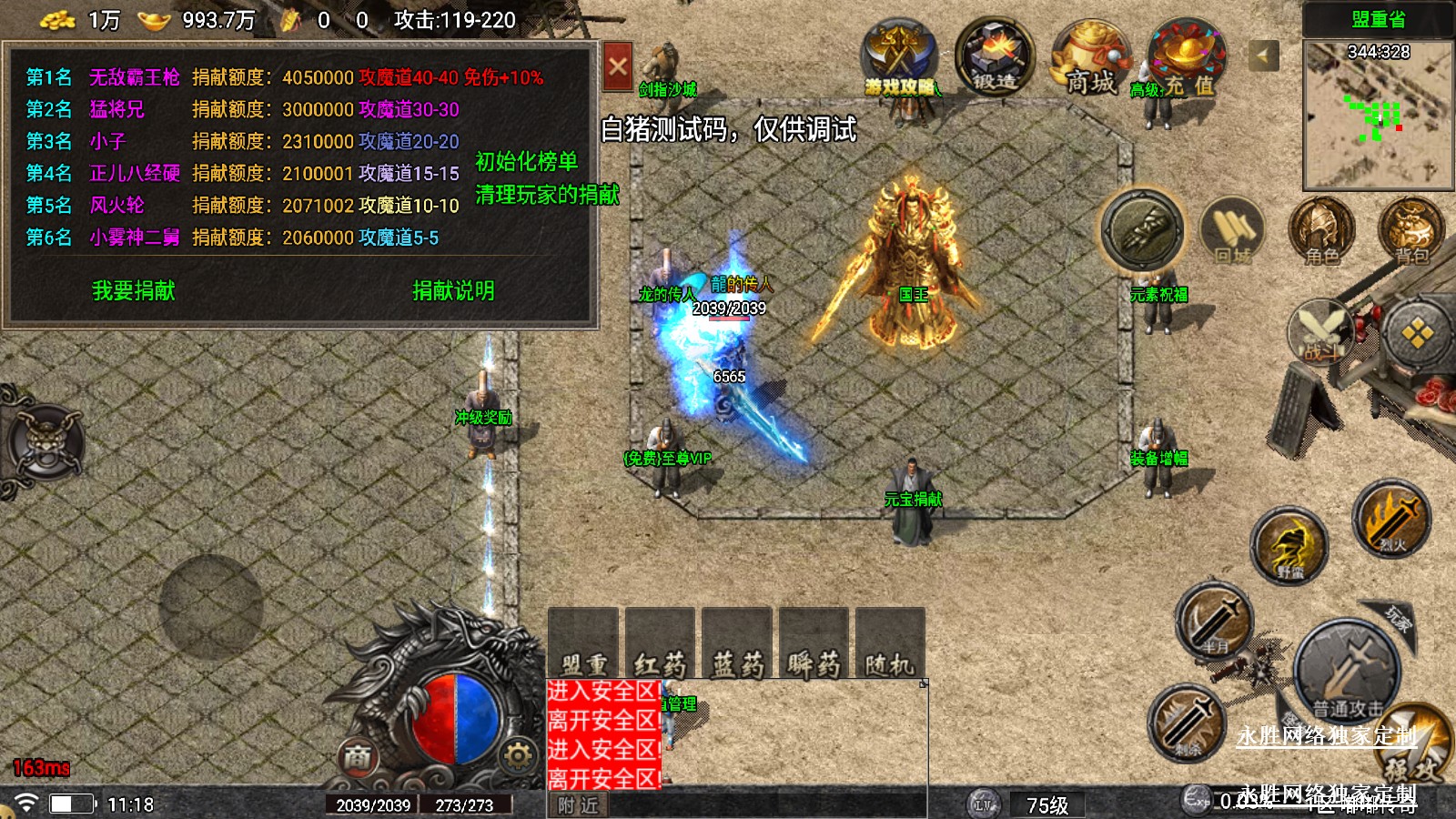
Task: Use the 普通攻击 normal attack button
Action: point(1347,672)
